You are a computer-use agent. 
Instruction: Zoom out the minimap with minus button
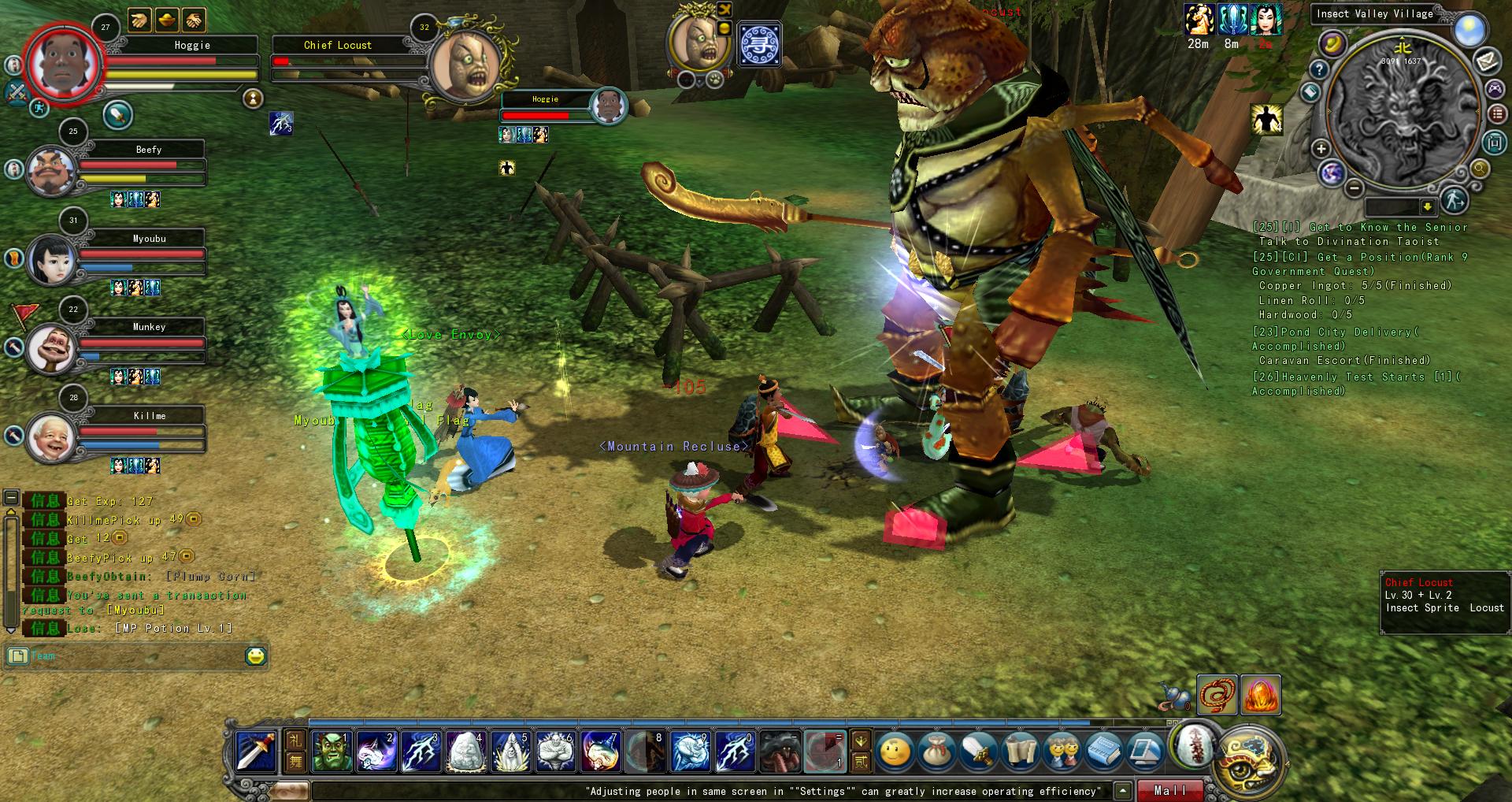pos(1354,188)
